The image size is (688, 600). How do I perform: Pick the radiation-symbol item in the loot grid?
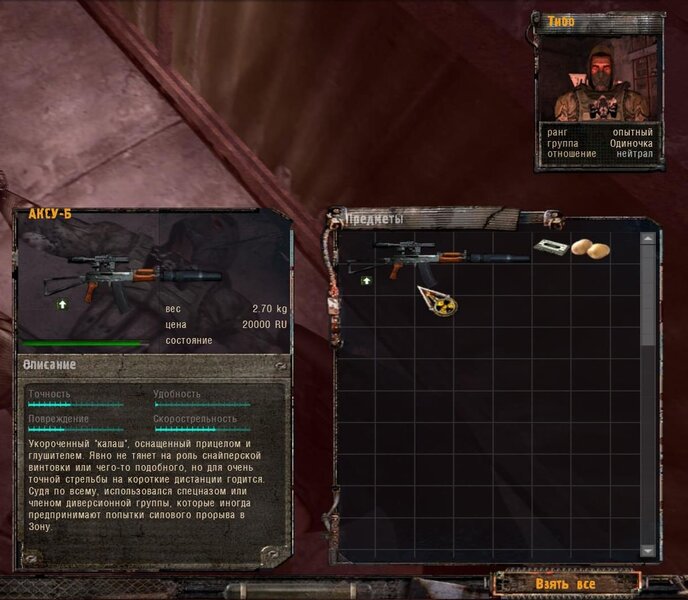pos(436,299)
